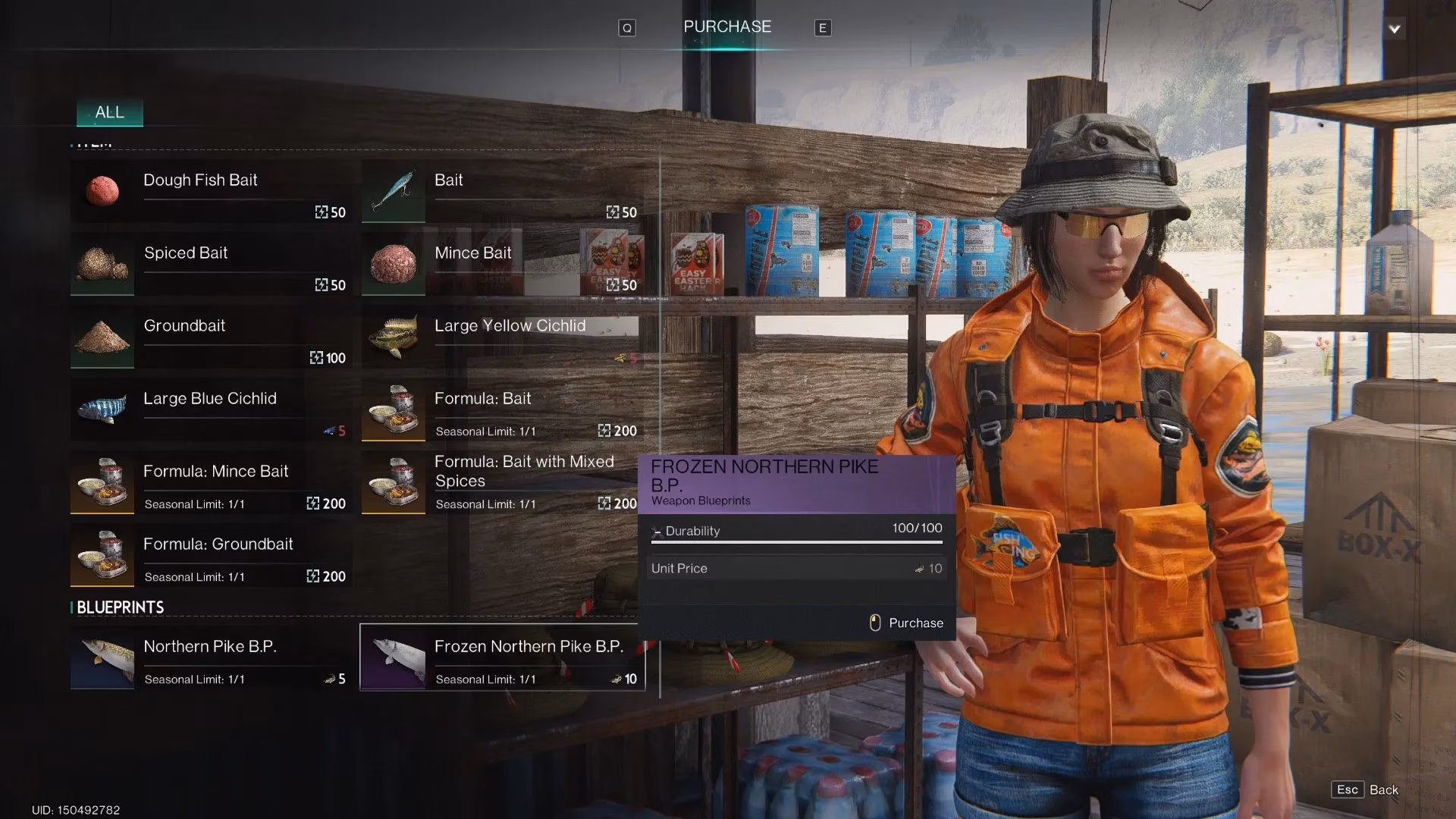
Task: Pick the Large Blue Cichlid entry
Action: point(211,409)
